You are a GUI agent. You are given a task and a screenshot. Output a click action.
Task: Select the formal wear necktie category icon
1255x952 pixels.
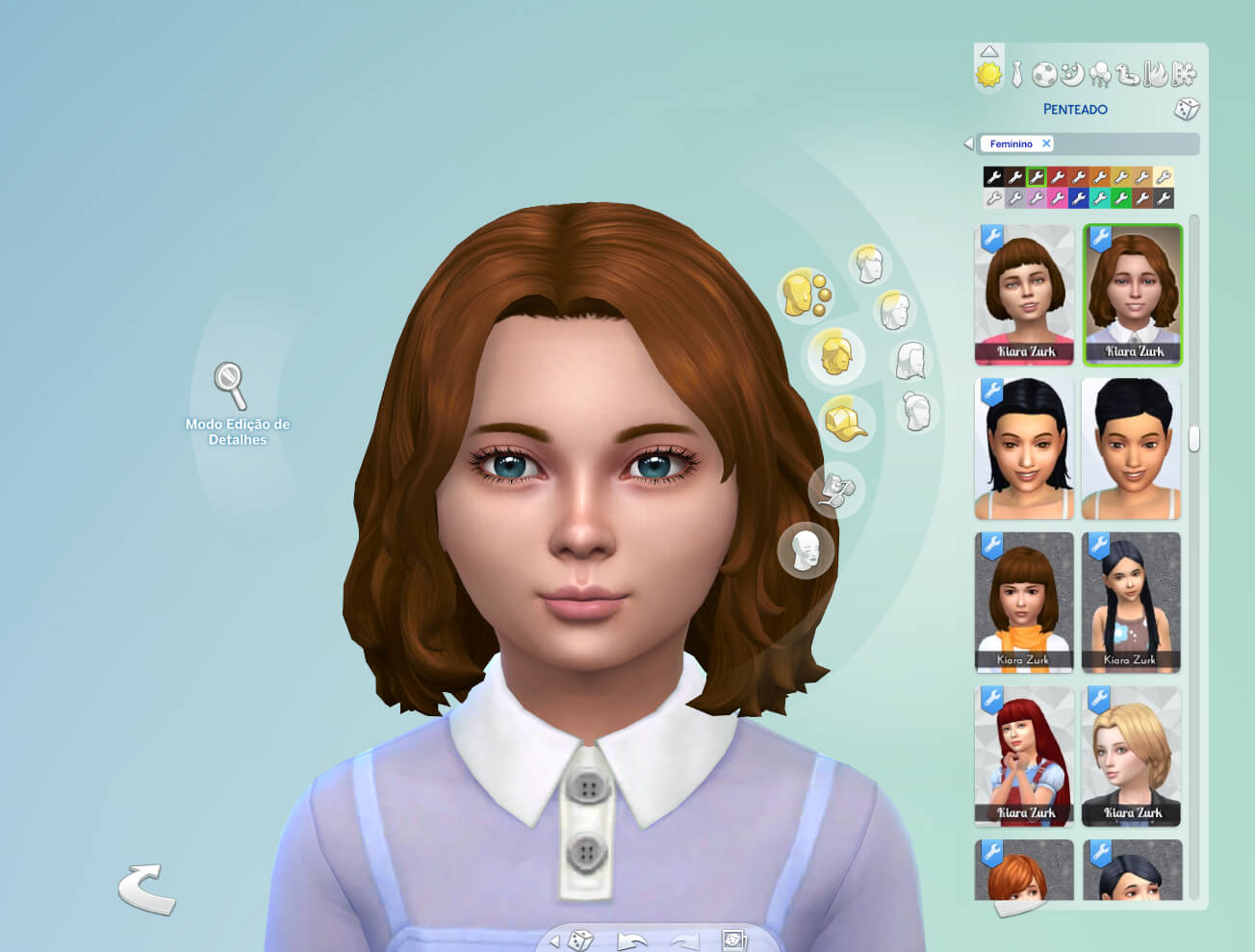click(x=1017, y=73)
